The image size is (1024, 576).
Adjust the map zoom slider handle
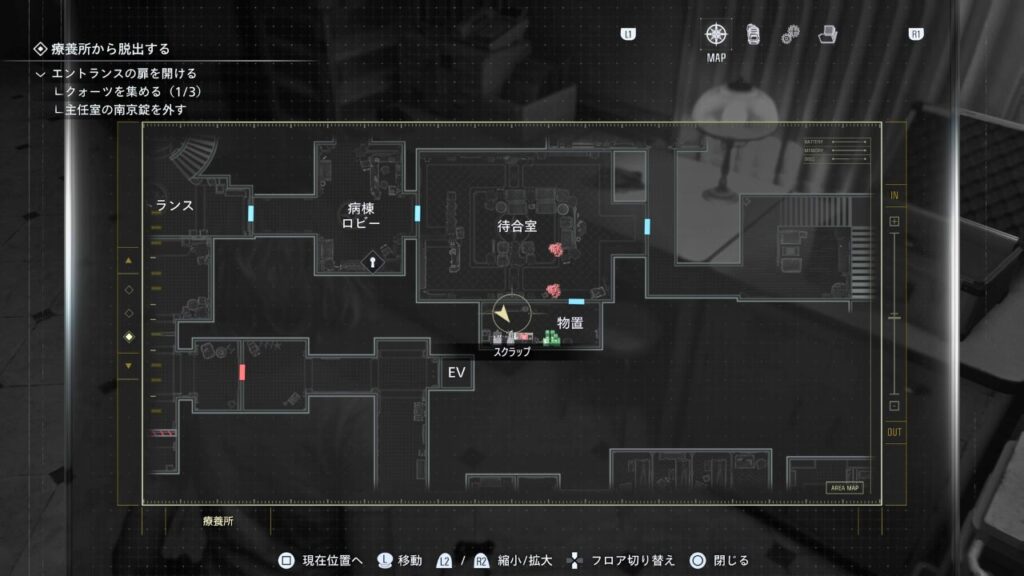point(894,313)
